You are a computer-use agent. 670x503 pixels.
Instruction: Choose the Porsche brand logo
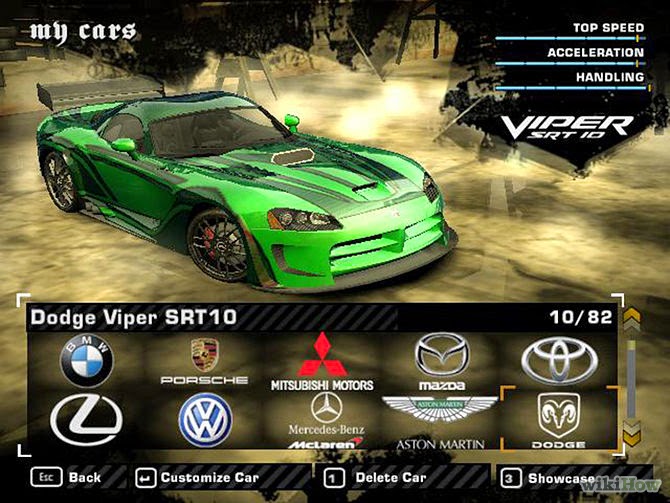click(x=204, y=362)
